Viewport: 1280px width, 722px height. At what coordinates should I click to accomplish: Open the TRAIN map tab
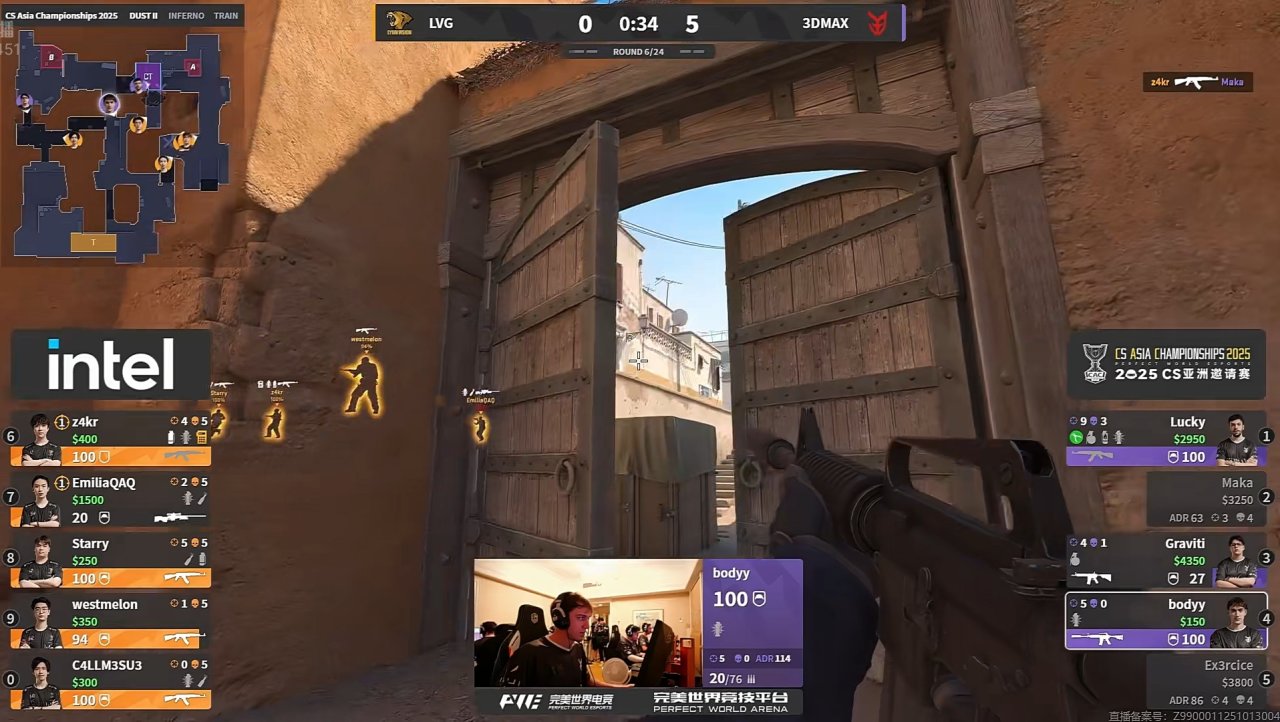[x=226, y=16]
